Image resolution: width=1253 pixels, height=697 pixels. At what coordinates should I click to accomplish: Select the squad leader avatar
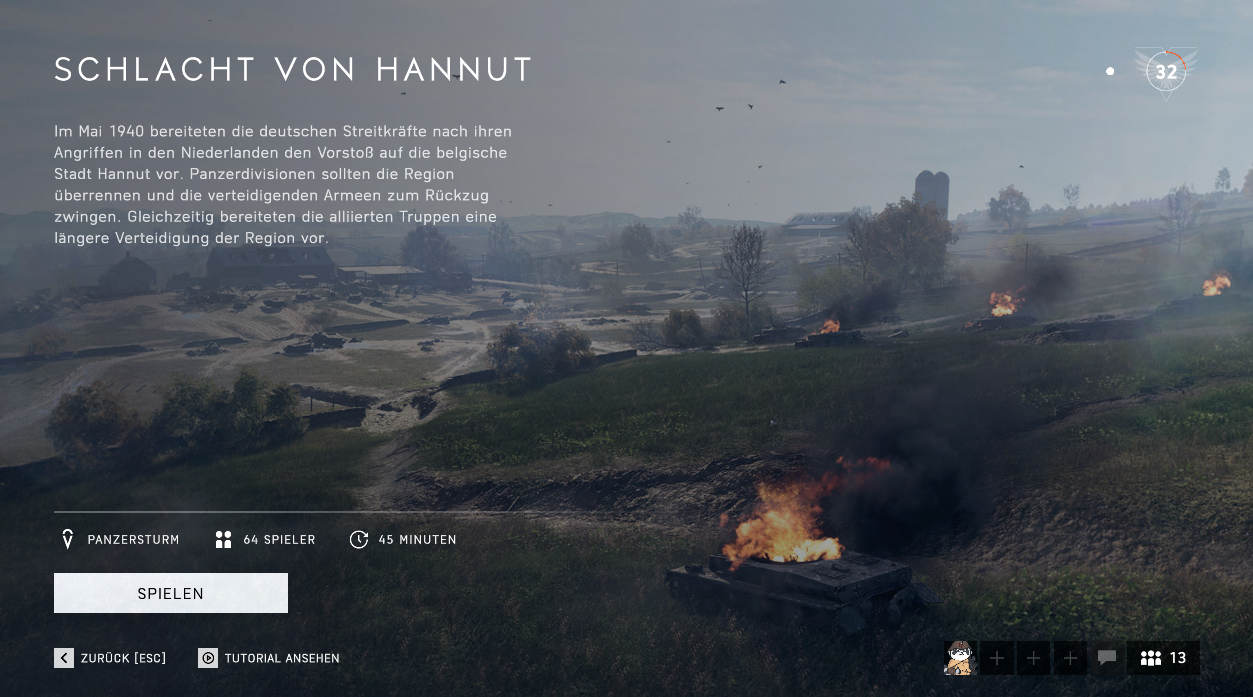(961, 658)
